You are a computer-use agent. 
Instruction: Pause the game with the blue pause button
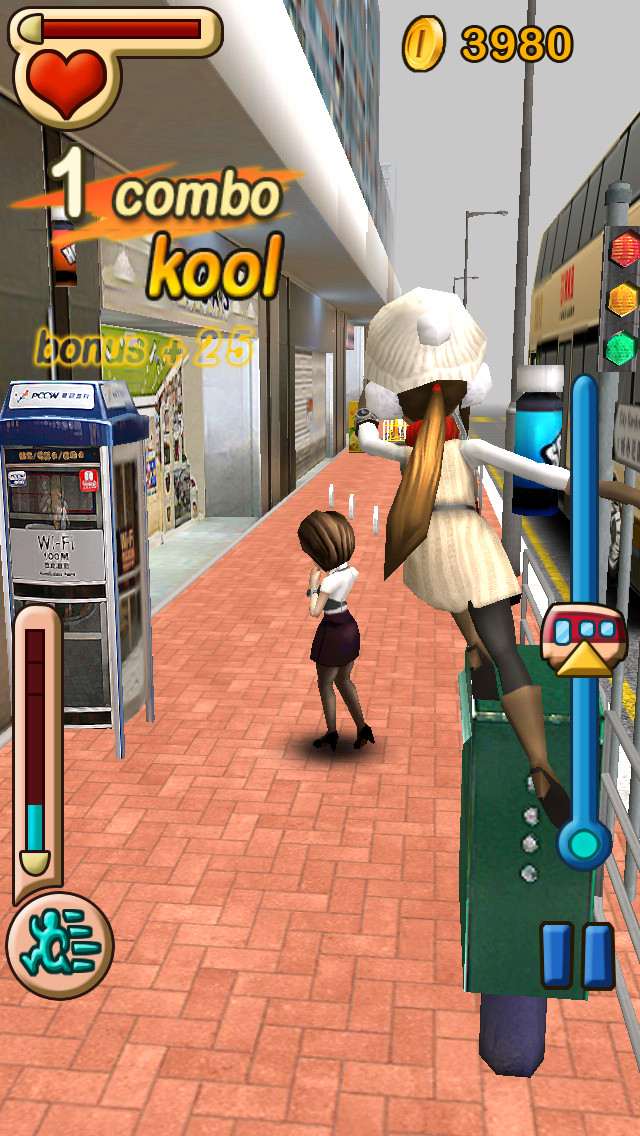coord(577,955)
